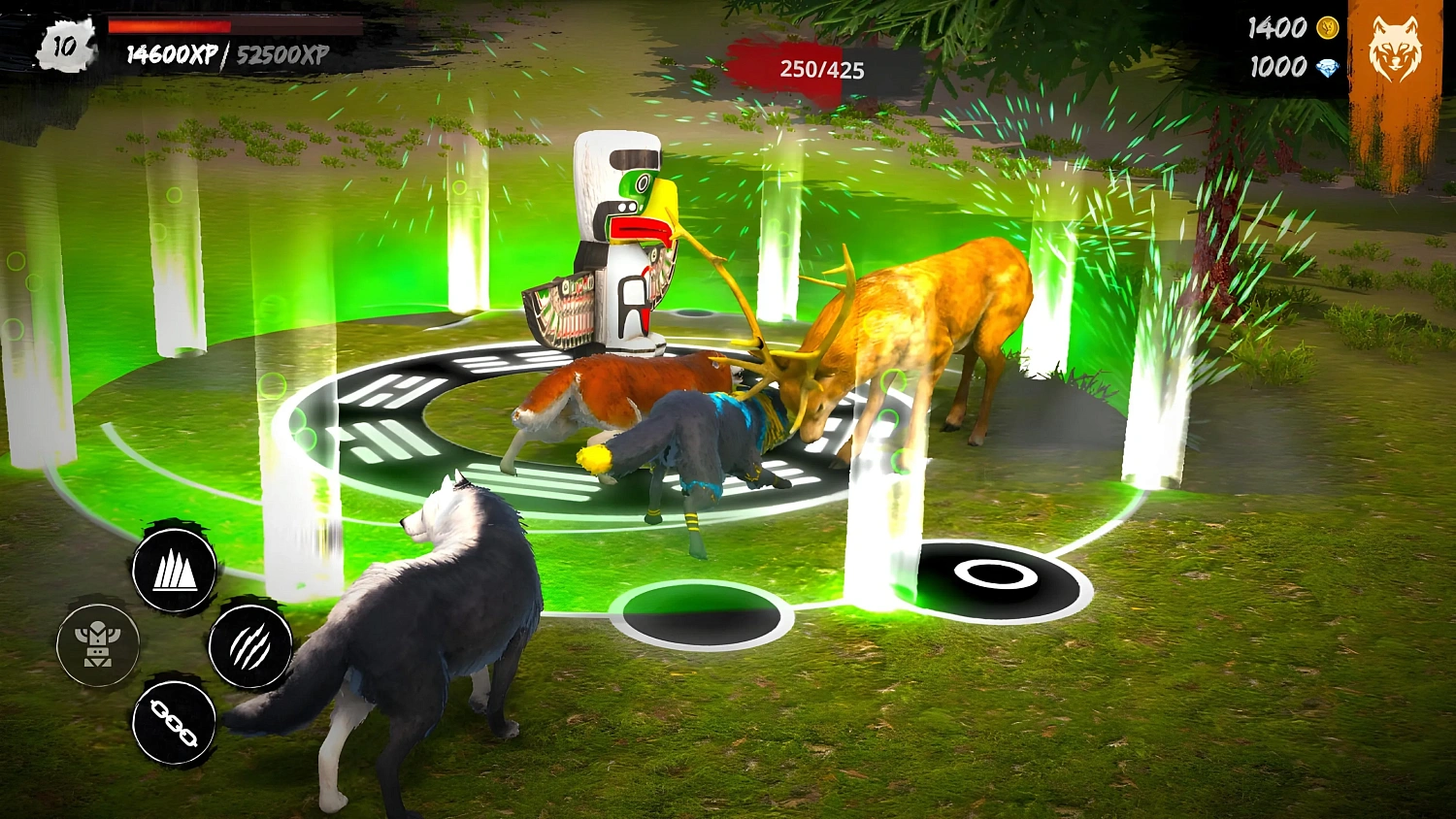
Task: Select the spike fangs attack ability
Action: tap(175, 571)
